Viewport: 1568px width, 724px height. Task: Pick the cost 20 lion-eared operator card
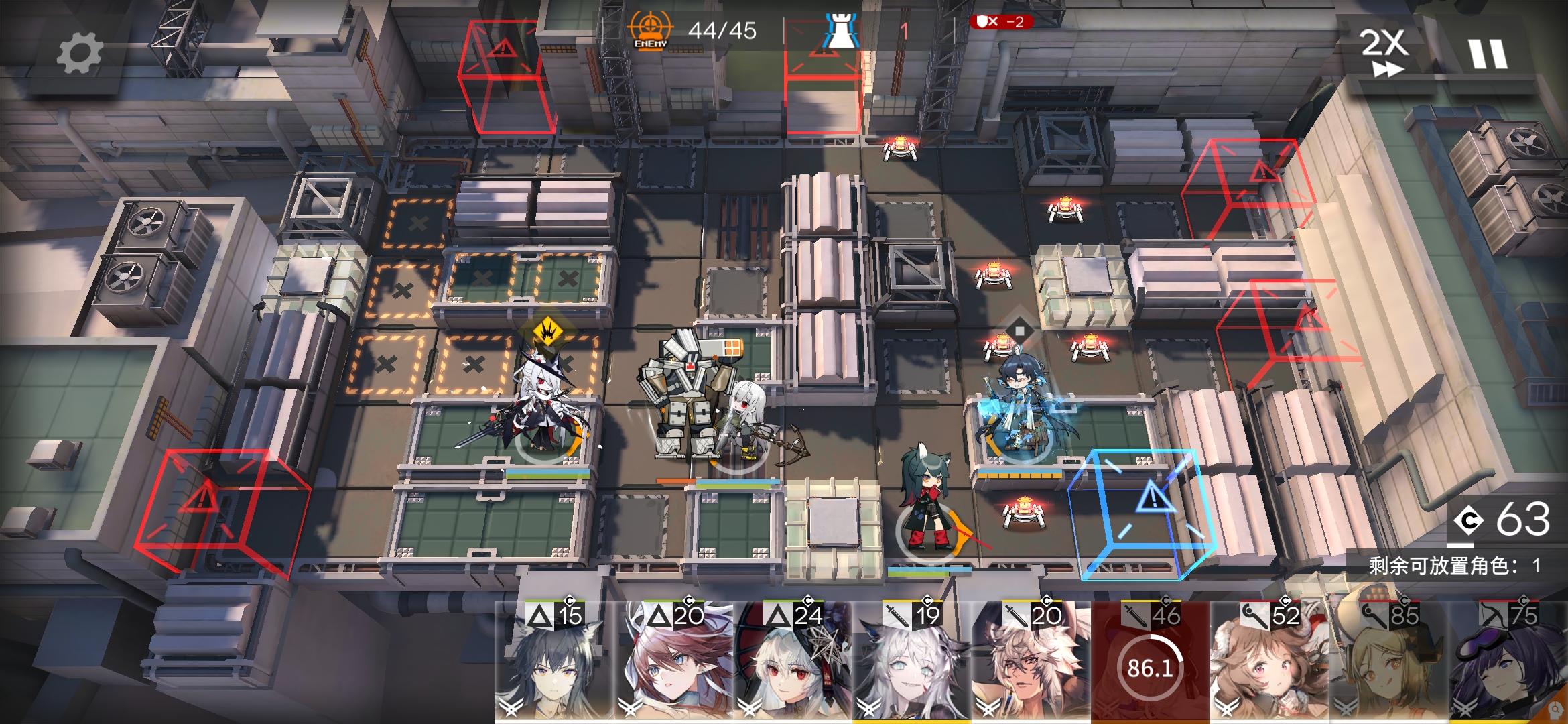(1031, 662)
